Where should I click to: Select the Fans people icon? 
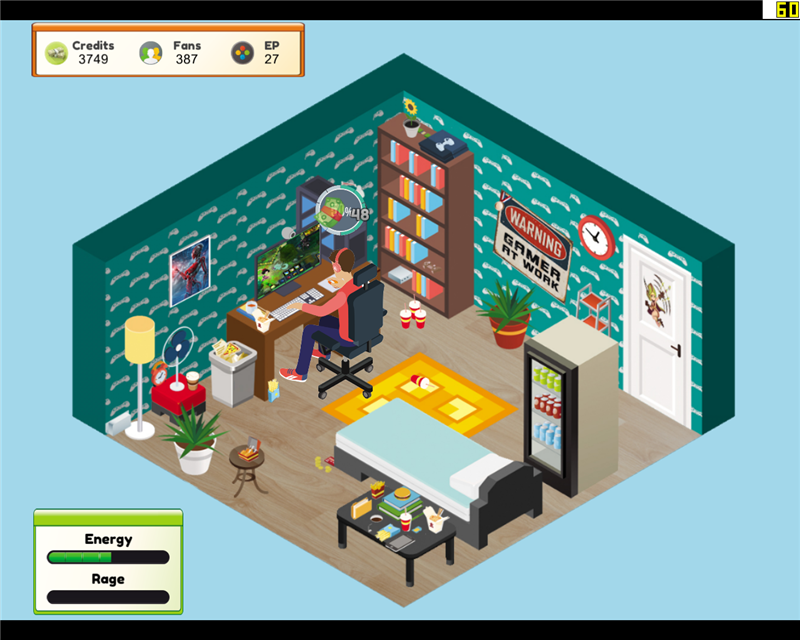point(151,53)
